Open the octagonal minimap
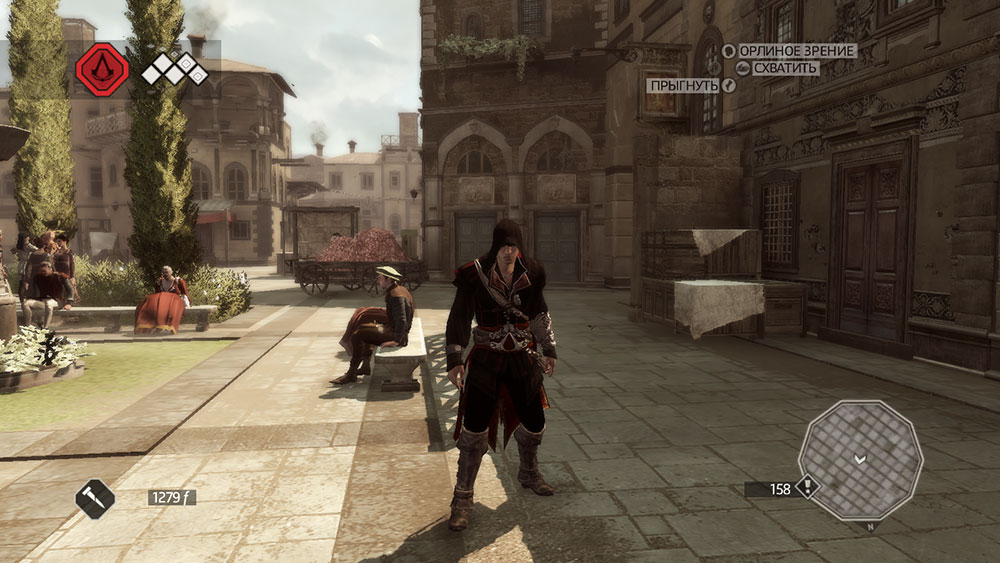 [x=860, y=460]
